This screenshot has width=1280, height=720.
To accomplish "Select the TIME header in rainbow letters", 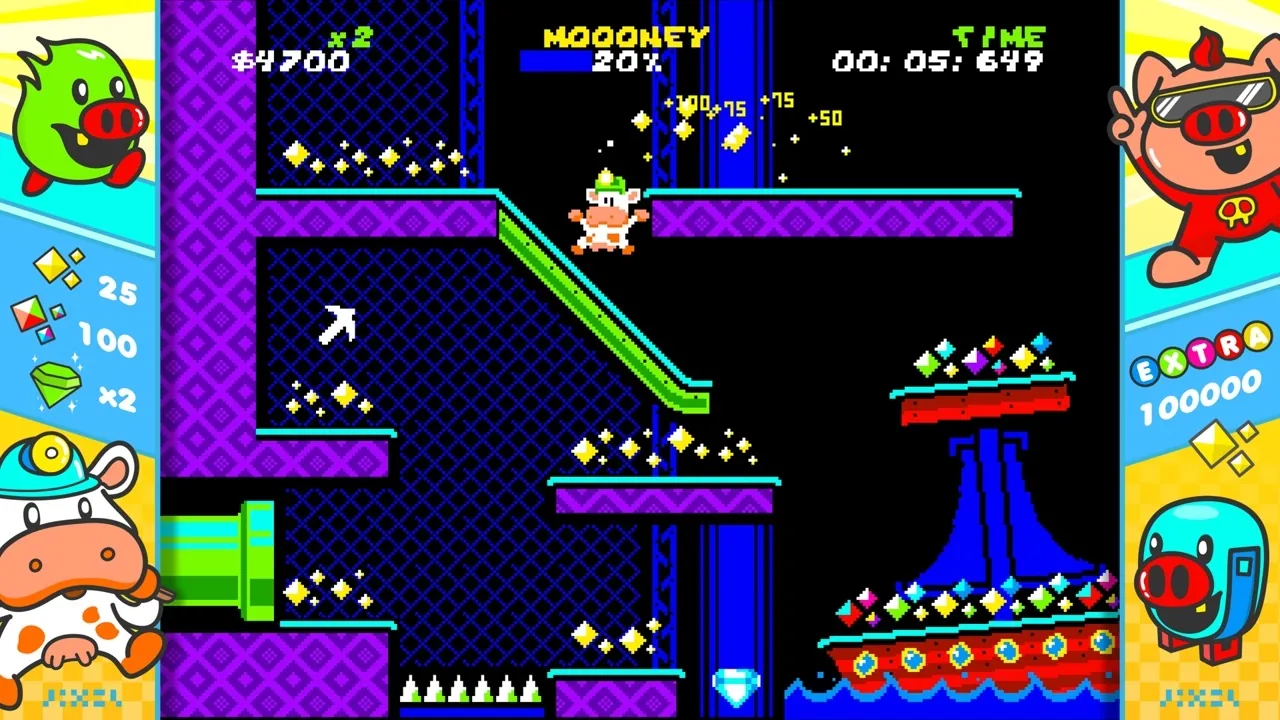I will tap(997, 35).
